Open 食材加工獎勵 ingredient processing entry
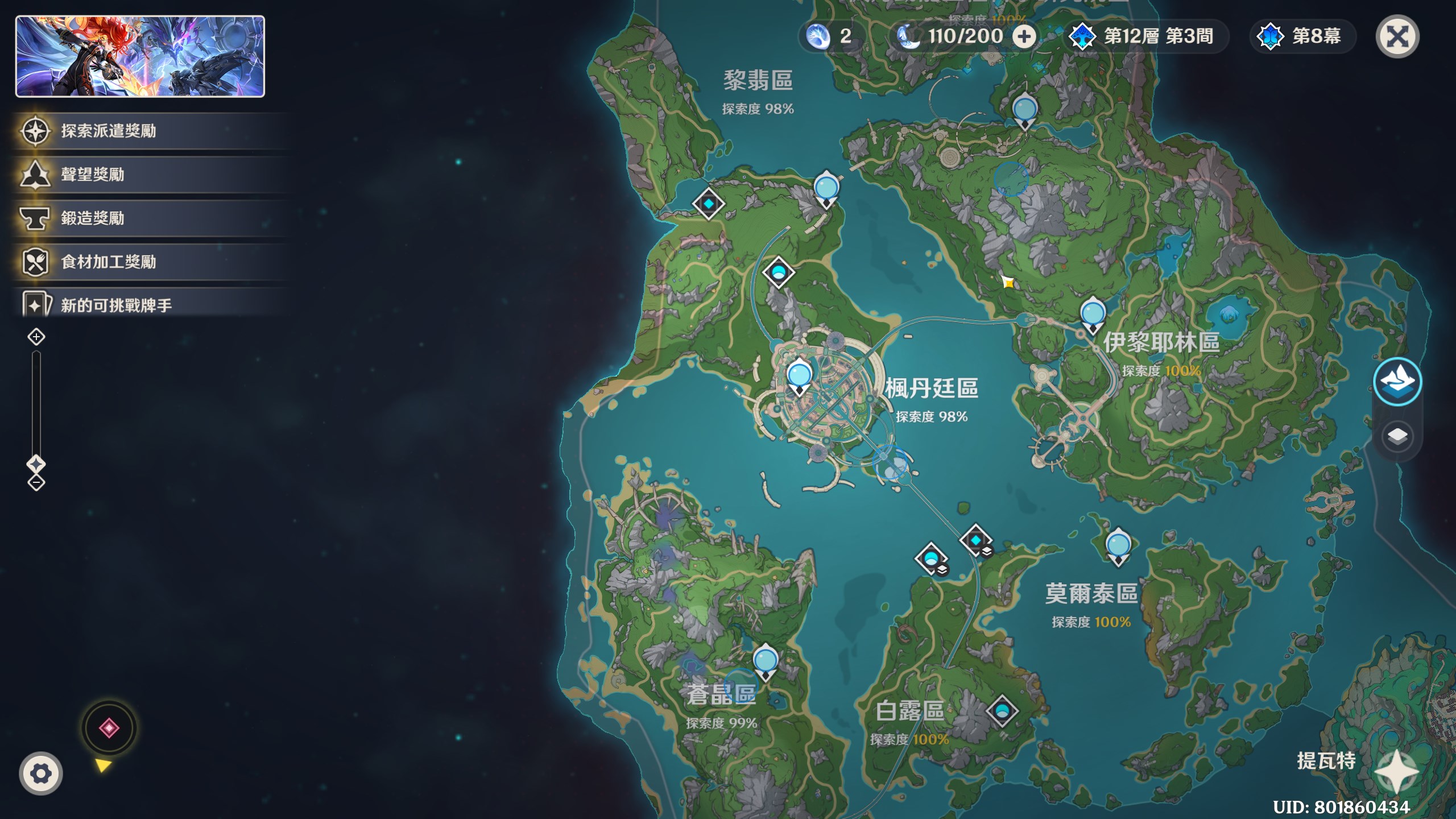The image size is (1456, 819). tap(108, 262)
